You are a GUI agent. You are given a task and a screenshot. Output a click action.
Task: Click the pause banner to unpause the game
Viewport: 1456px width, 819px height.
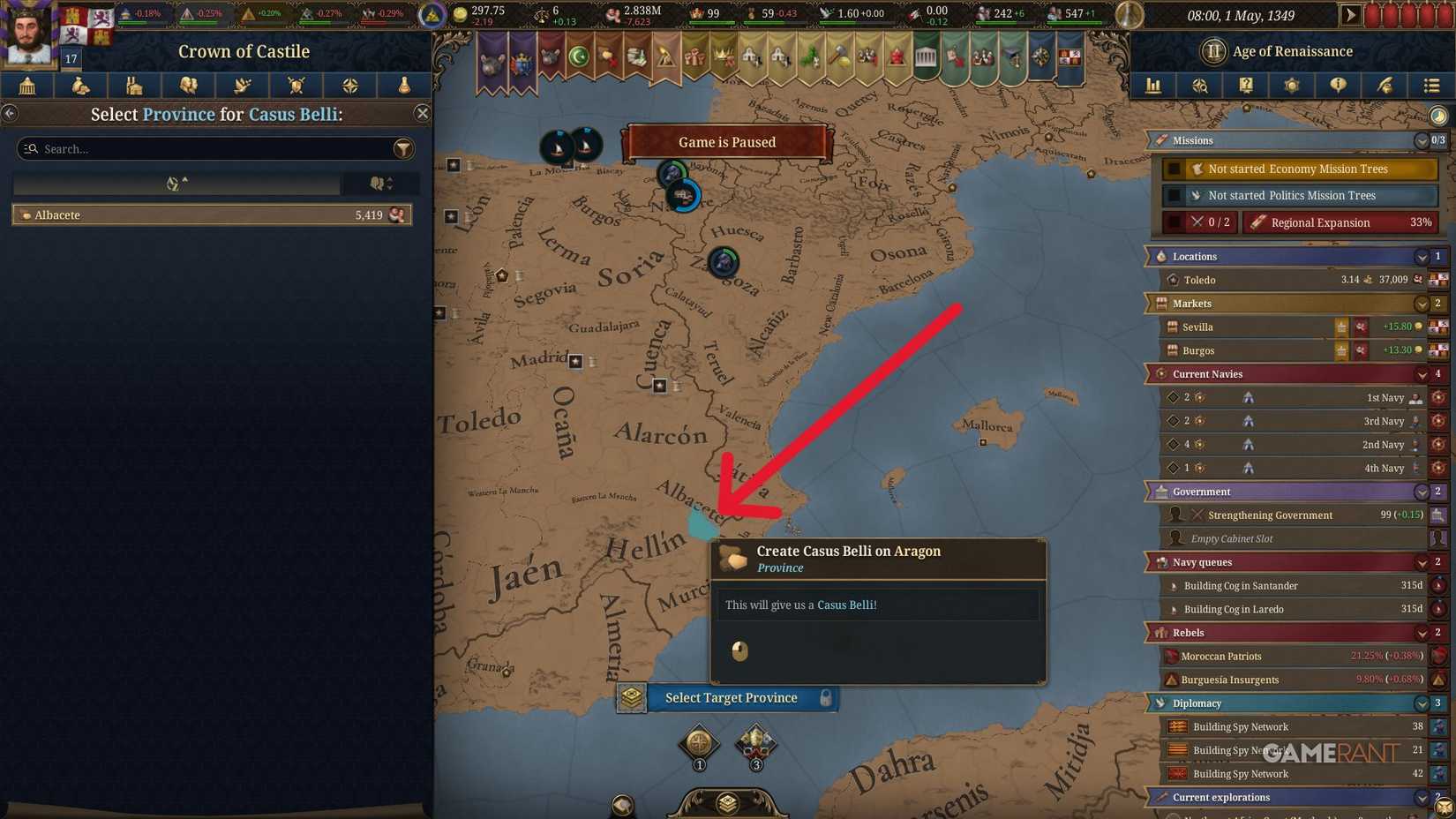[727, 141]
